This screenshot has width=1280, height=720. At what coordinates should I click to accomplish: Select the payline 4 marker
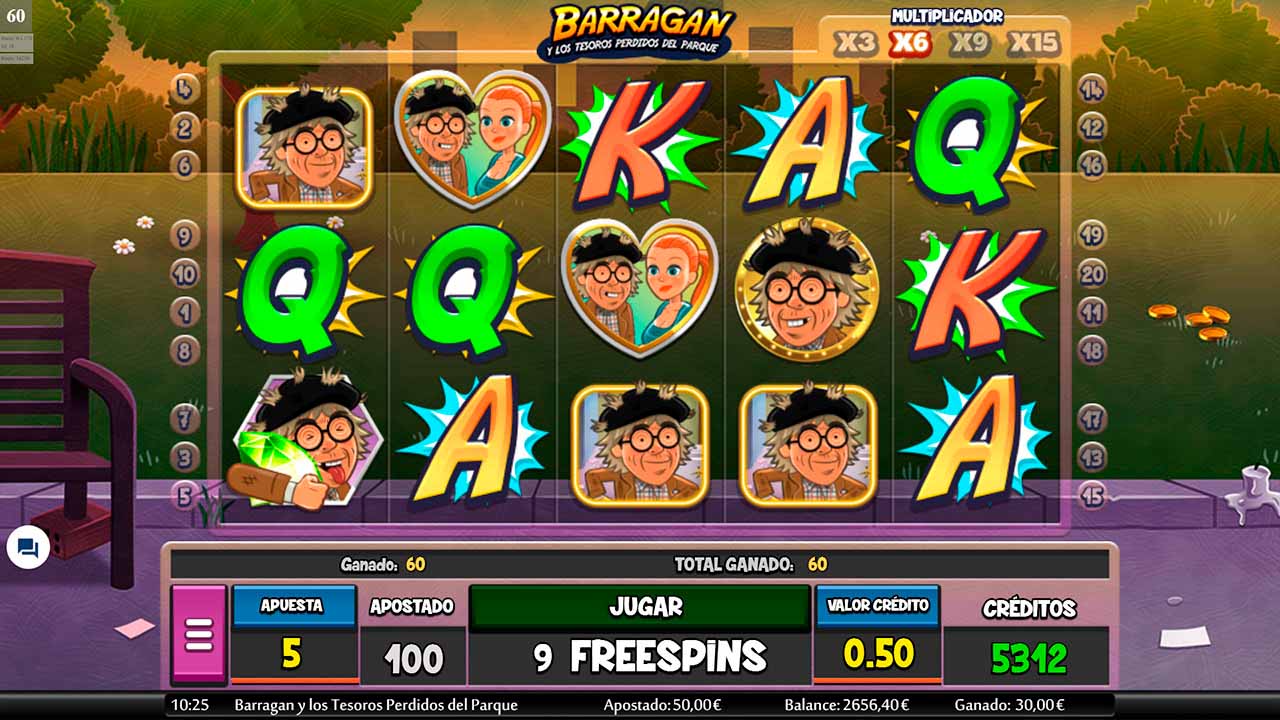[185, 89]
